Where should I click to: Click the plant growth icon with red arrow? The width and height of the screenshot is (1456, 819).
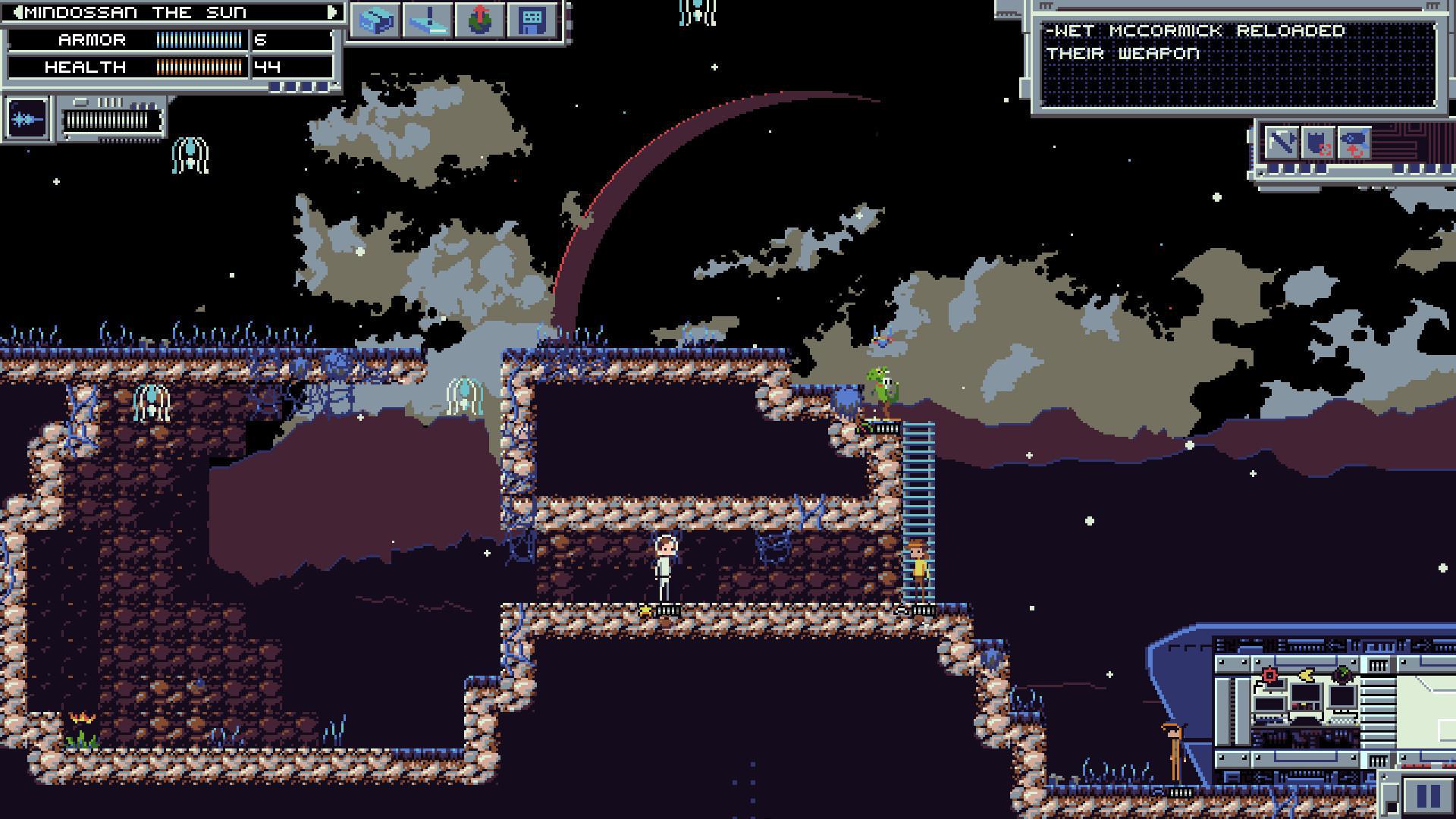(x=479, y=20)
